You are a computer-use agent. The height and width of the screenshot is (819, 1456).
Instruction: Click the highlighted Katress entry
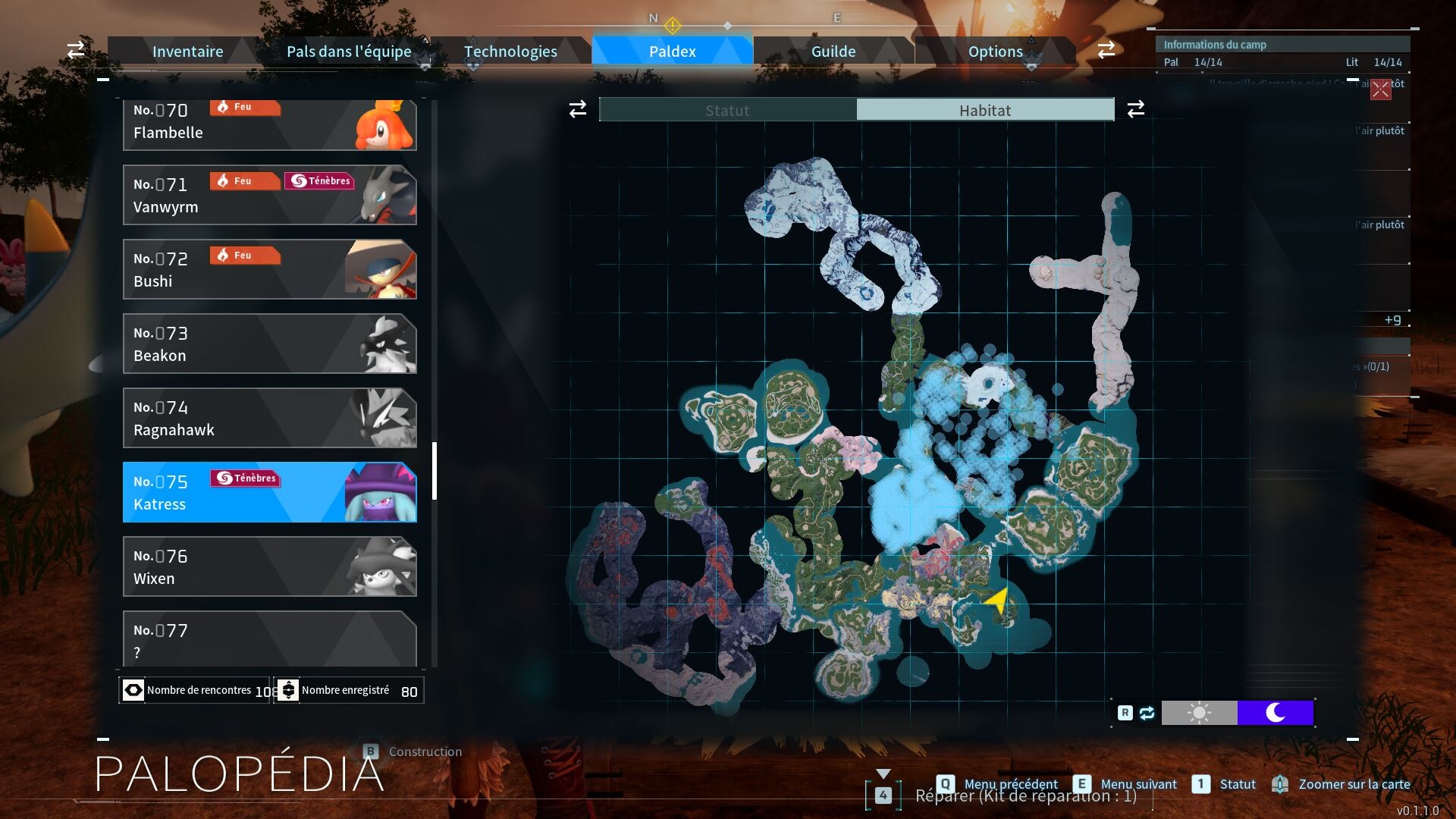(269, 492)
